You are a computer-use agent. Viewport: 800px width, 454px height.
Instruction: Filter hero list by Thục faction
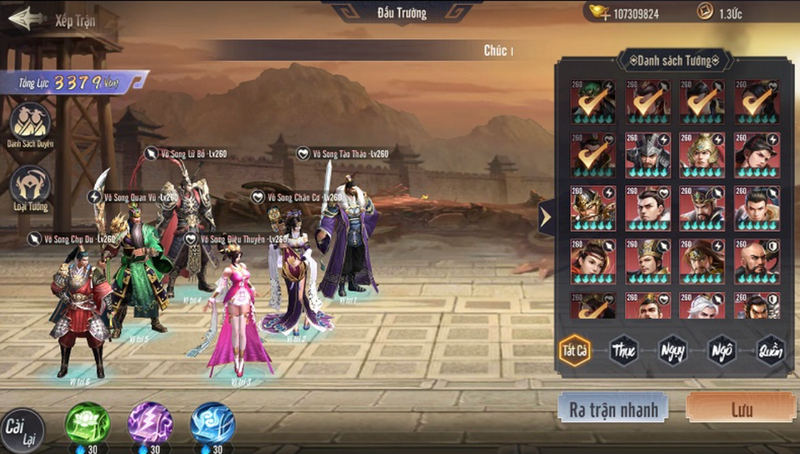point(623,351)
